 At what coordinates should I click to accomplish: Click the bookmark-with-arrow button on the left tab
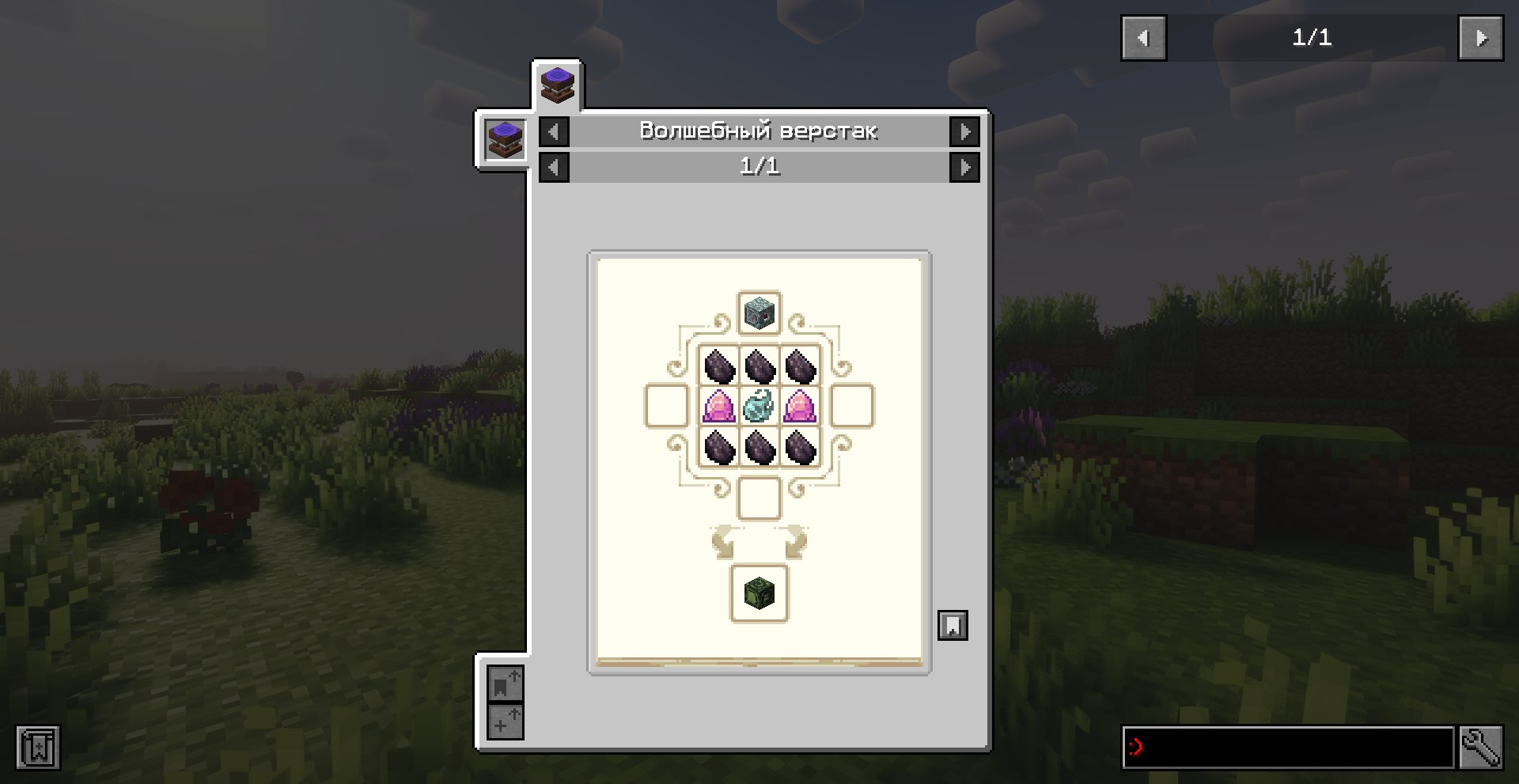click(x=504, y=684)
